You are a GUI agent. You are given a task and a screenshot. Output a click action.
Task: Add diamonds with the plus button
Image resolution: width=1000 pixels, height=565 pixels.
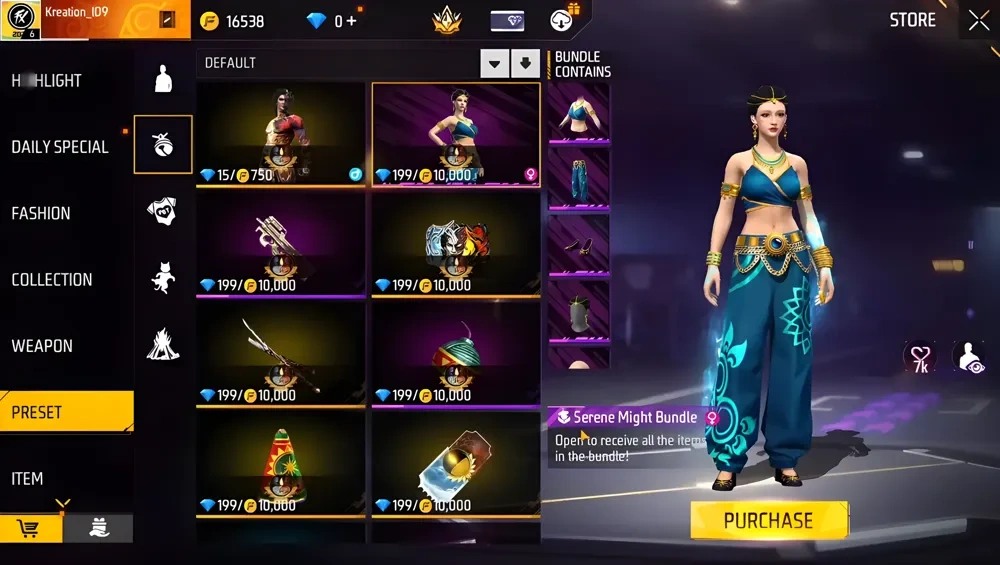351,21
